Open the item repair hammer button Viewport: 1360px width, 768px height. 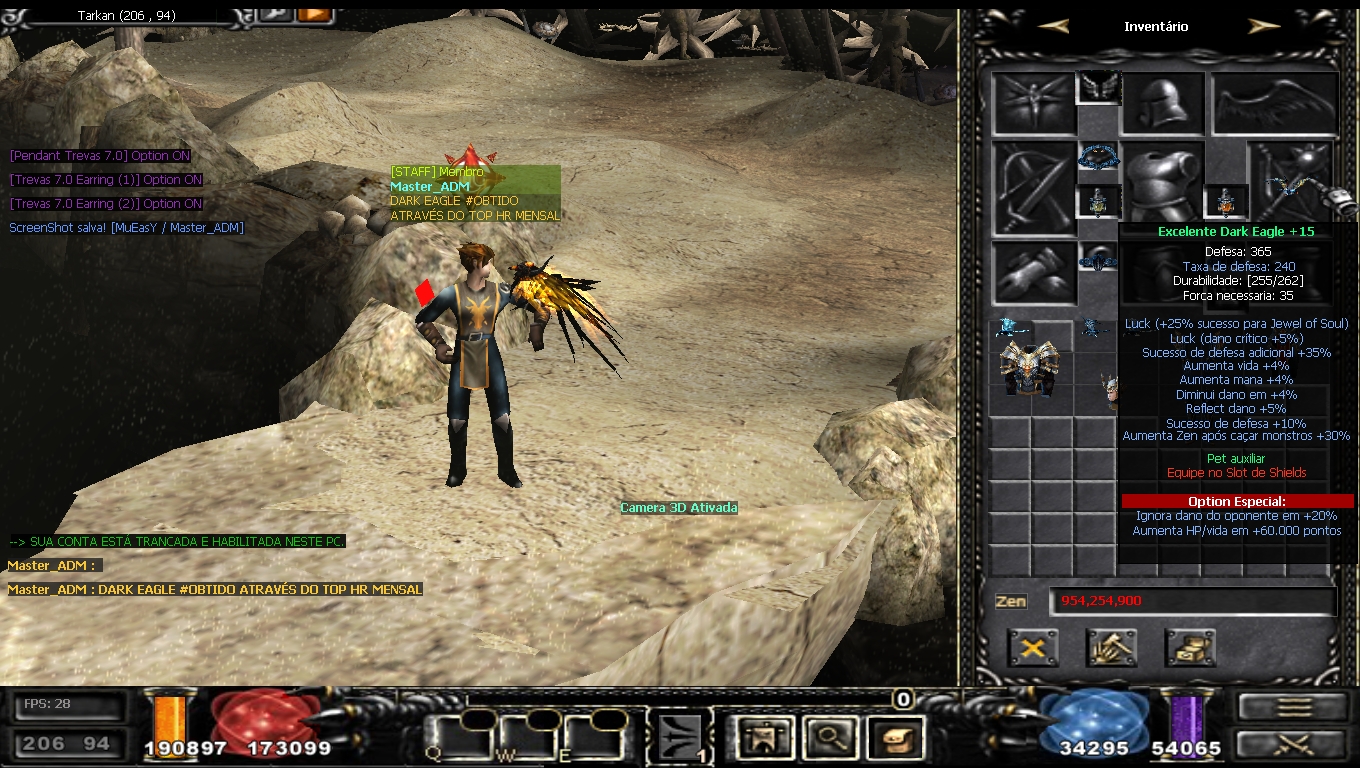pyautogui.click(x=1111, y=648)
